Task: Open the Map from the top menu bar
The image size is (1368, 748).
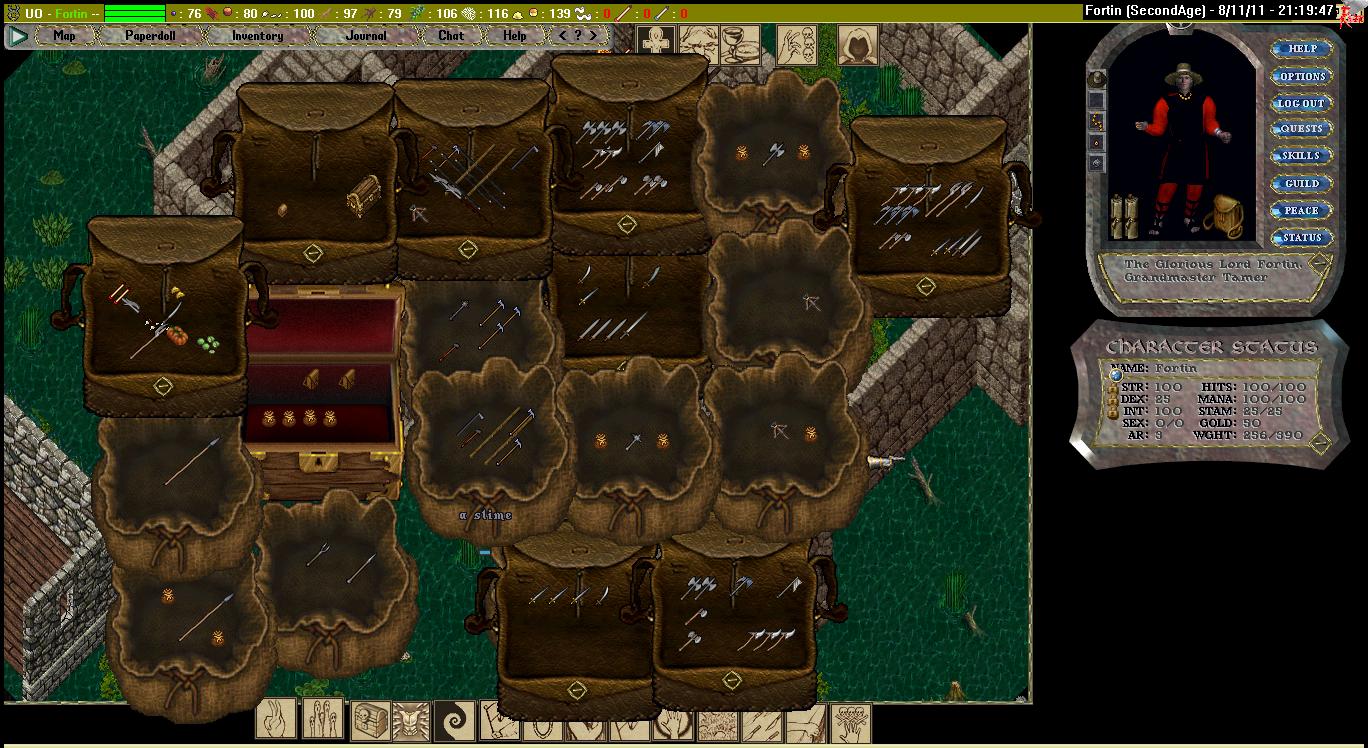Action: (x=64, y=36)
